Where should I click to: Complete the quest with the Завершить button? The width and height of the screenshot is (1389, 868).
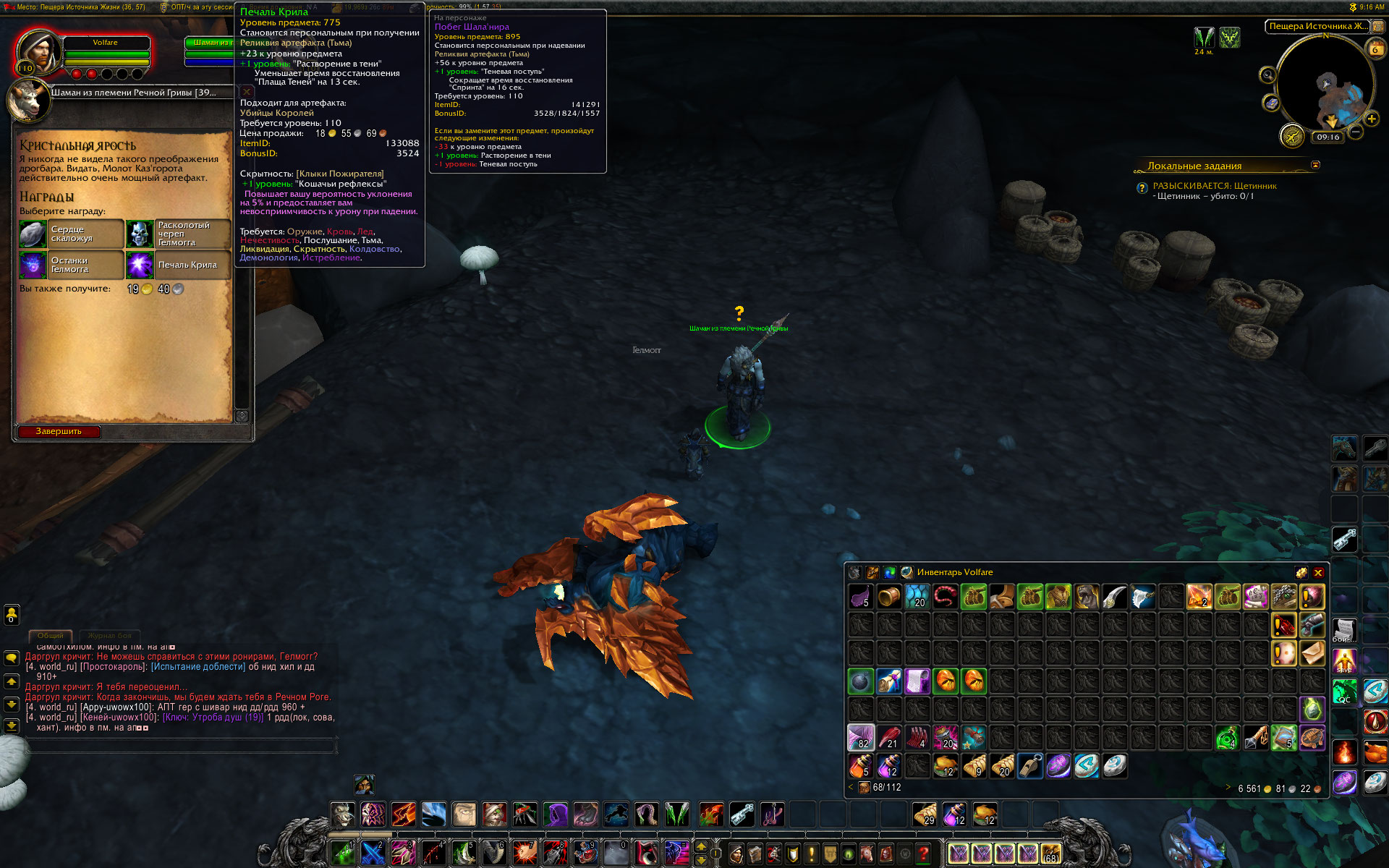[59, 432]
